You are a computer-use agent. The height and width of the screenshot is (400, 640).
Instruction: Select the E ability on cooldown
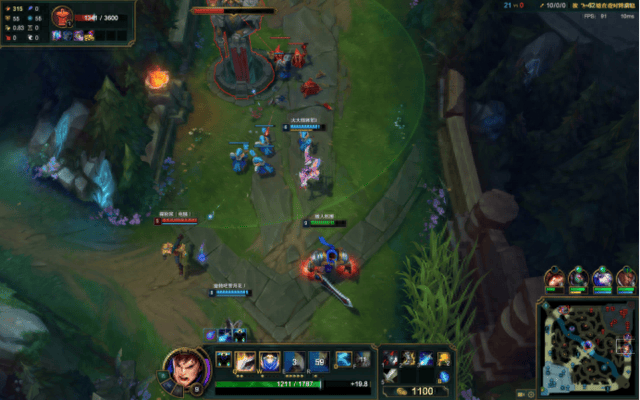pyautogui.click(x=293, y=361)
